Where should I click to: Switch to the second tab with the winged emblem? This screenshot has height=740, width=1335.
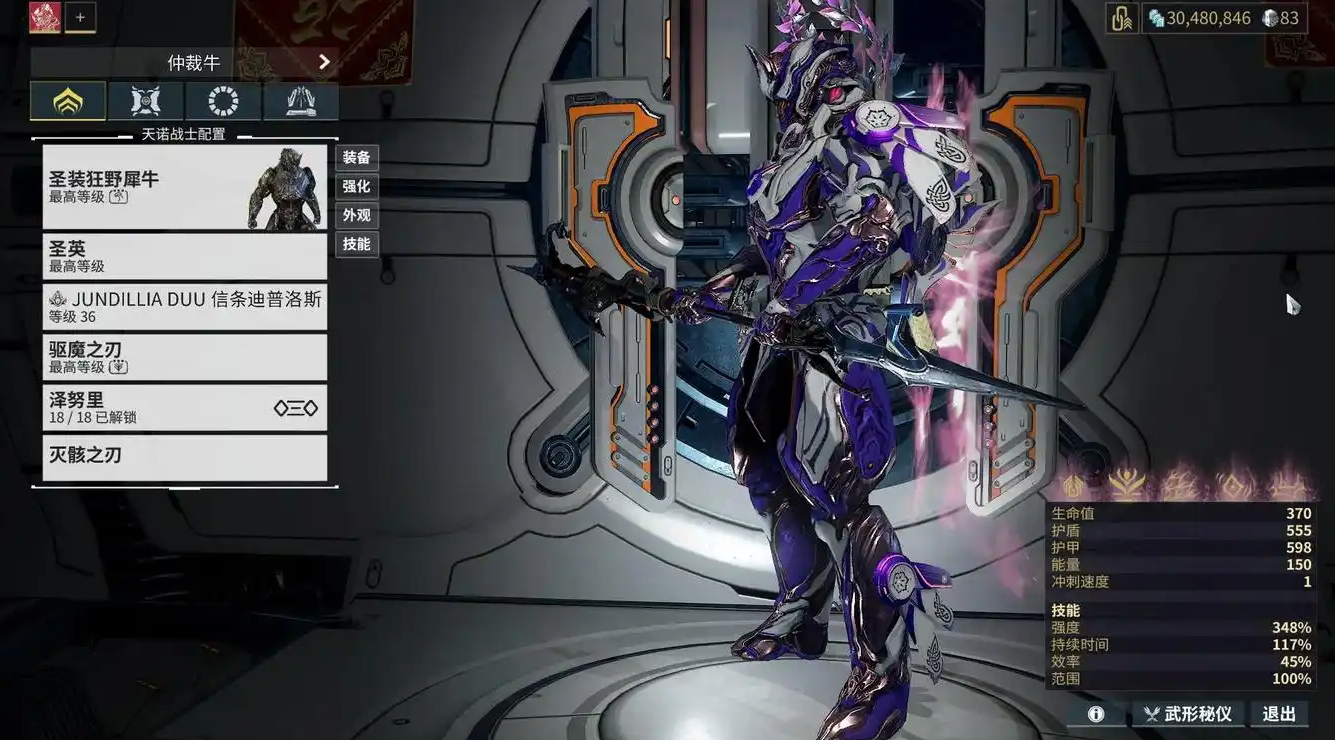(145, 101)
